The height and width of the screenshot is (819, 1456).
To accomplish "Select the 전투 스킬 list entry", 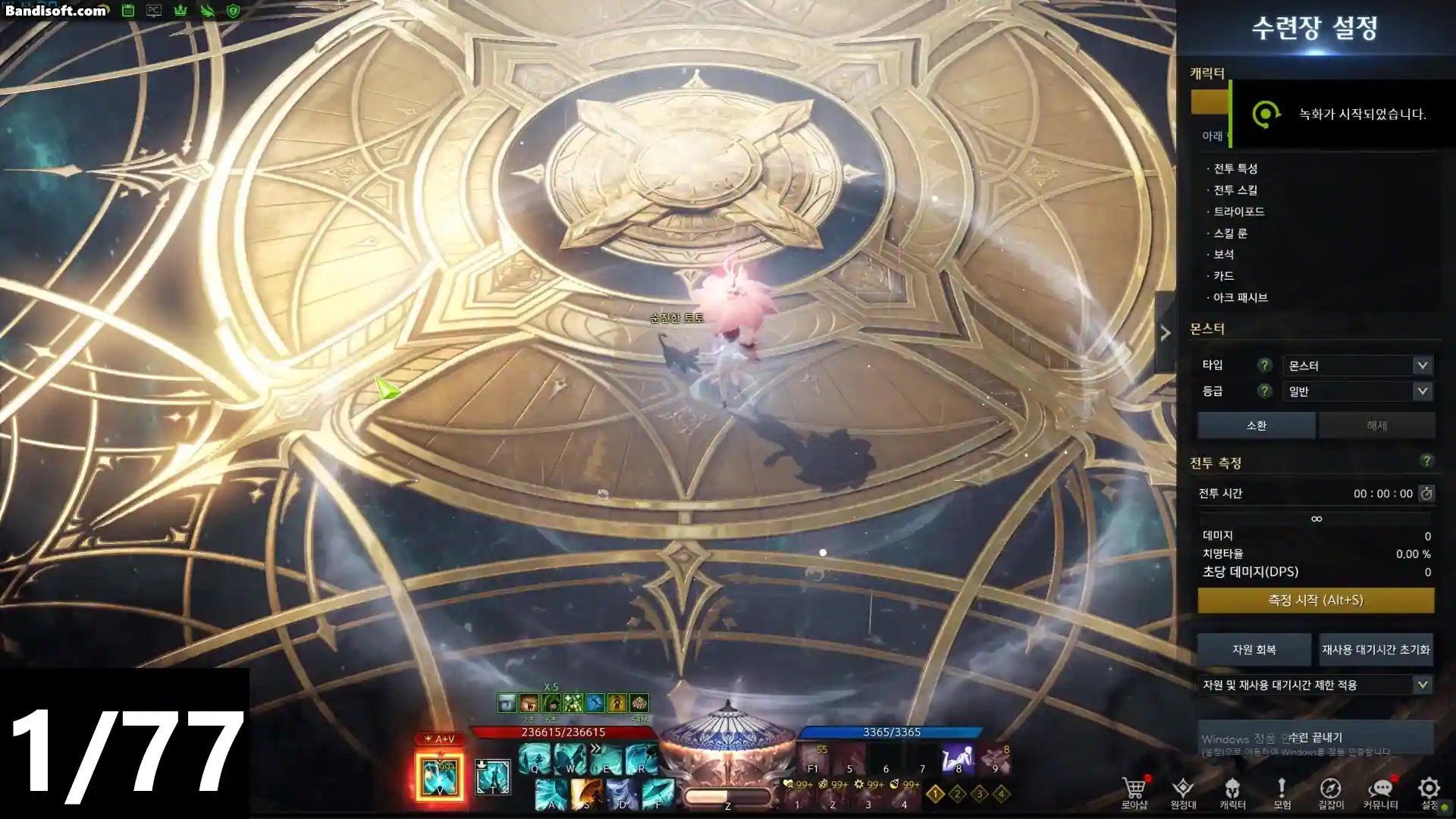I will (x=1235, y=190).
